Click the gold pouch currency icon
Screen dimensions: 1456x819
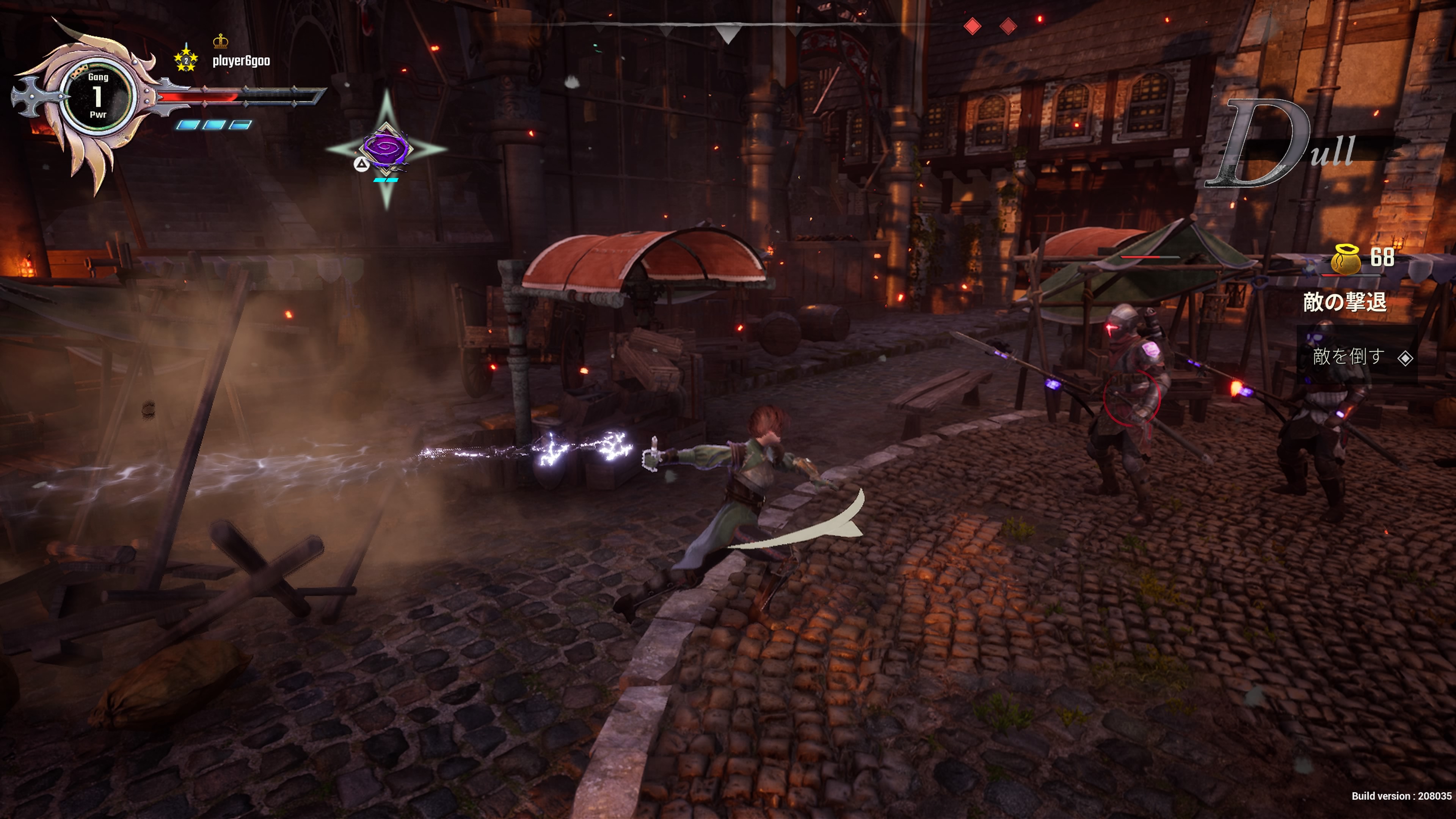click(1345, 259)
